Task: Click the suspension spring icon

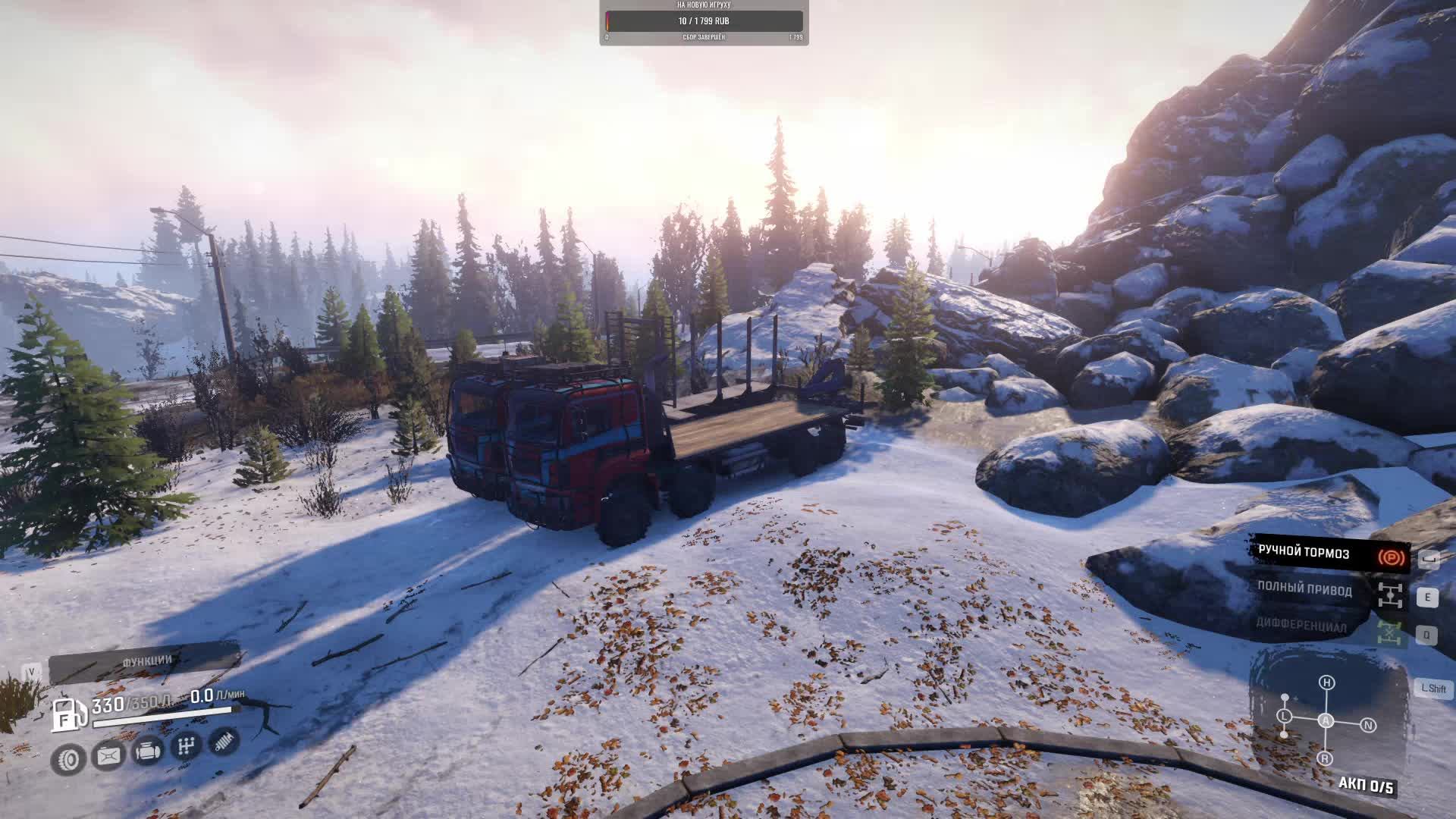Action: click(224, 742)
